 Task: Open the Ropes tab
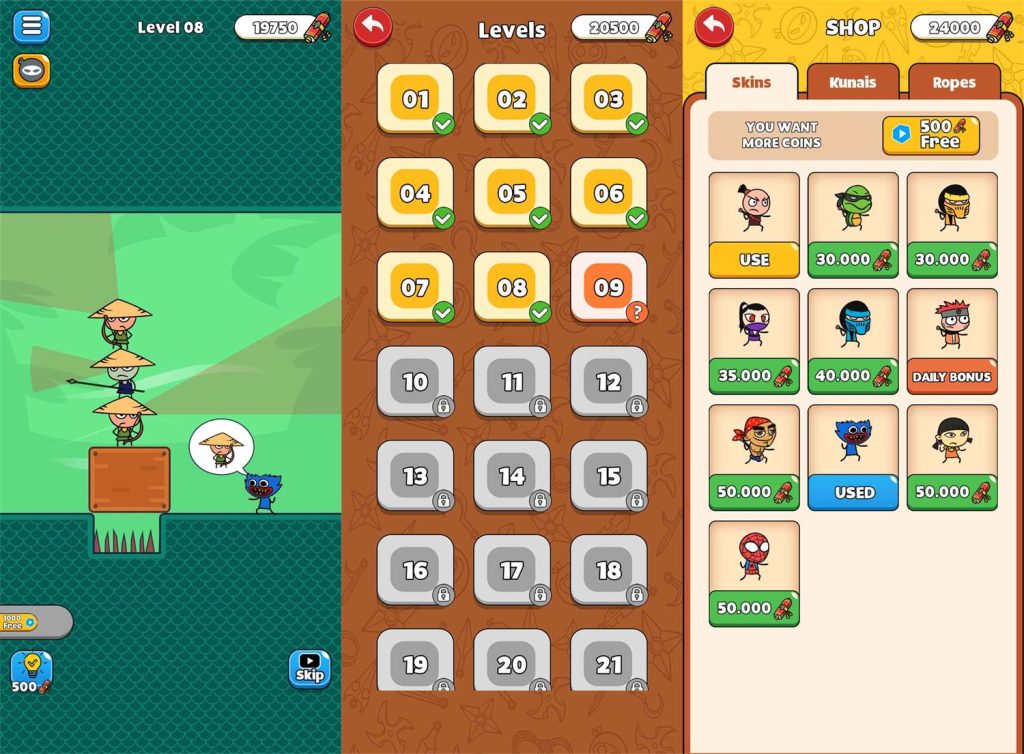click(x=954, y=82)
